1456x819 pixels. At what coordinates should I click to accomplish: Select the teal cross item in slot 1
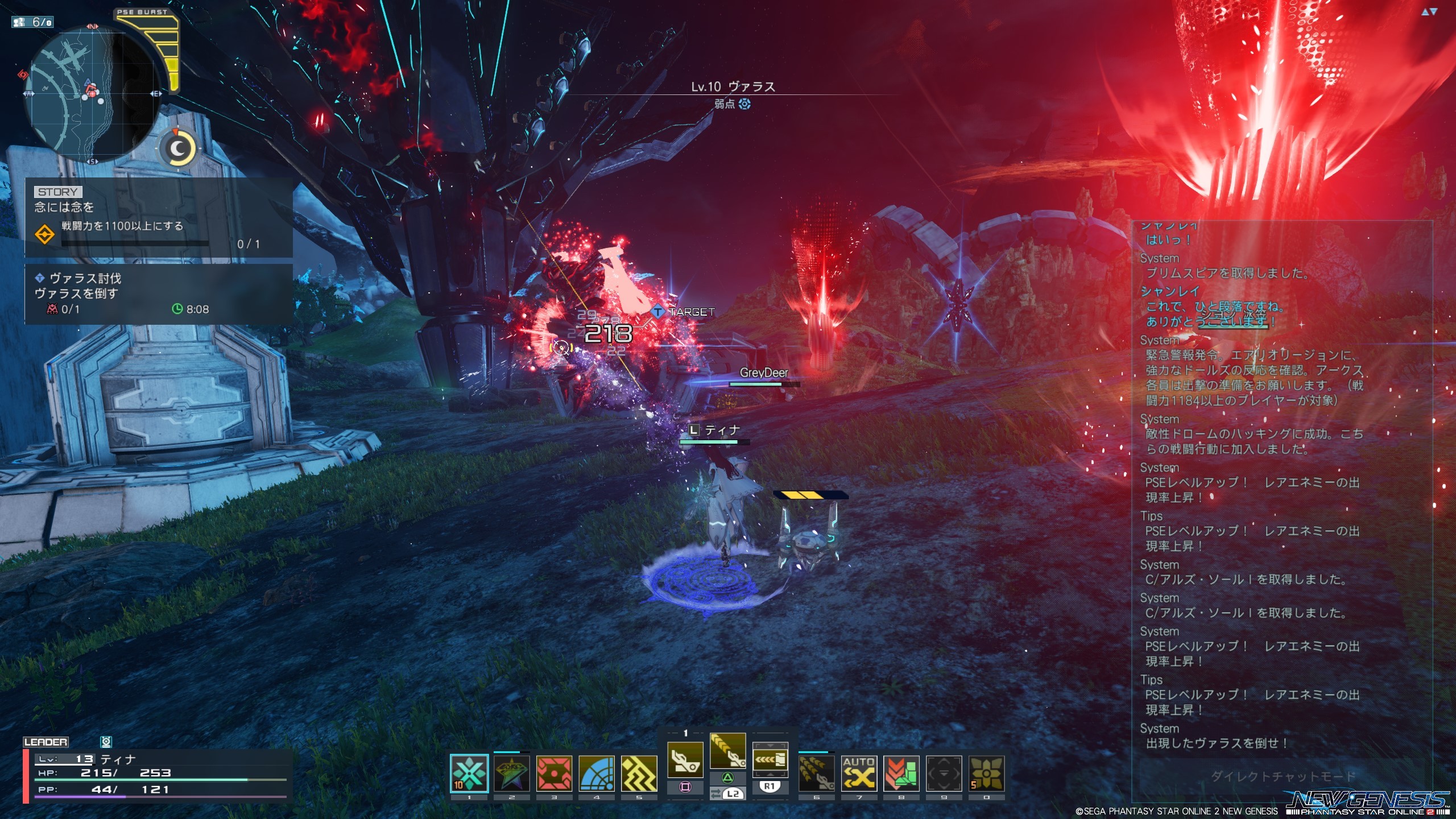click(469, 773)
